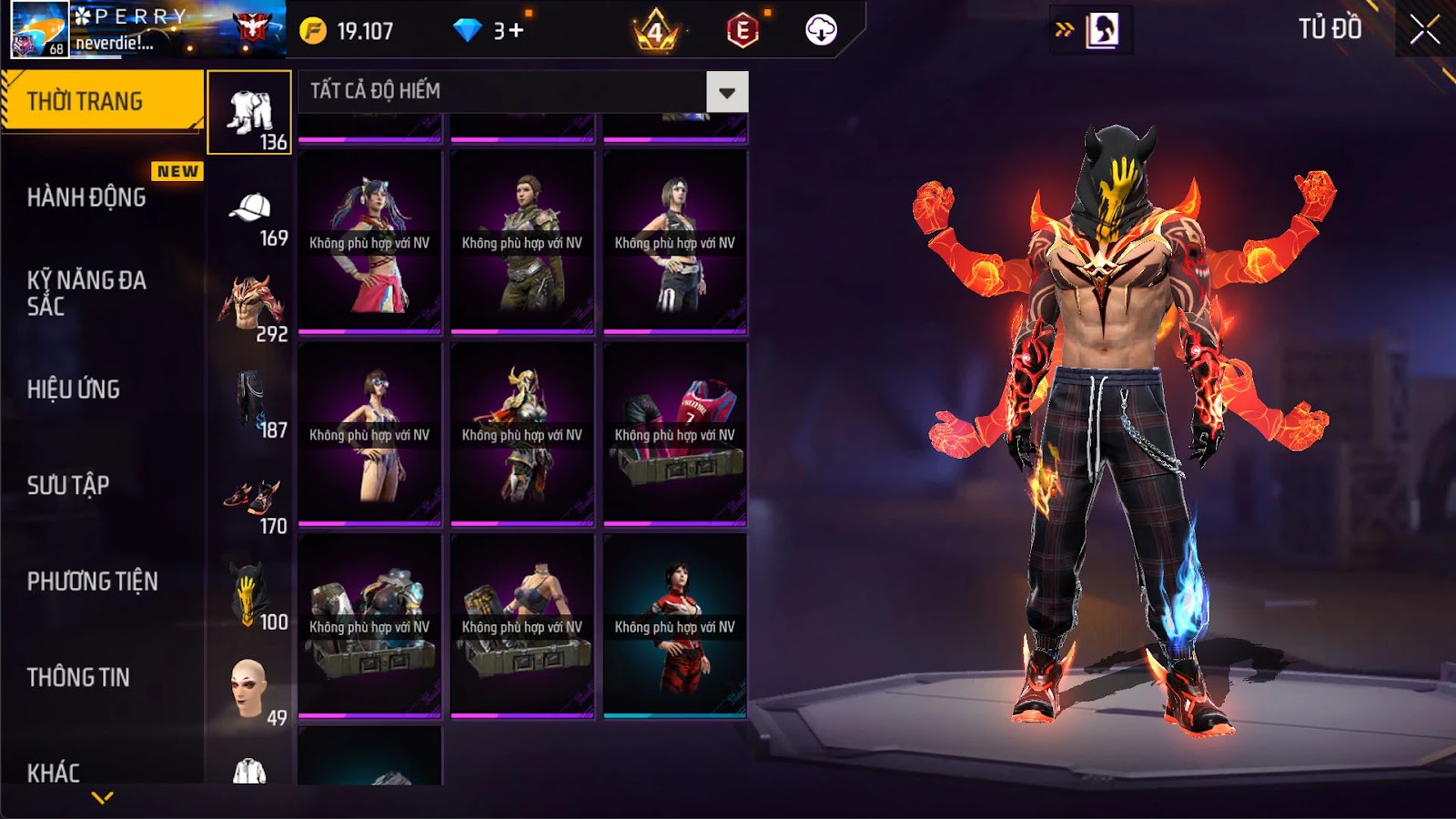
Task: Pick the bald head face subcategory
Action: (249, 692)
